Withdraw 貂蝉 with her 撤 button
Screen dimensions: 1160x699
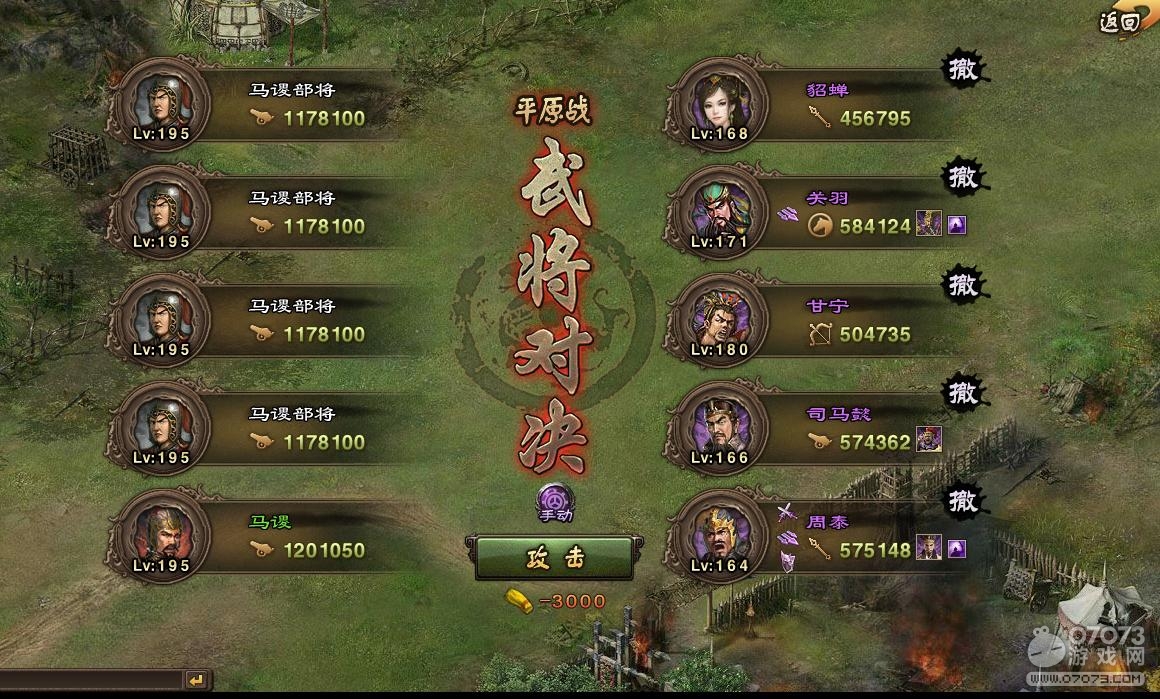click(x=964, y=70)
